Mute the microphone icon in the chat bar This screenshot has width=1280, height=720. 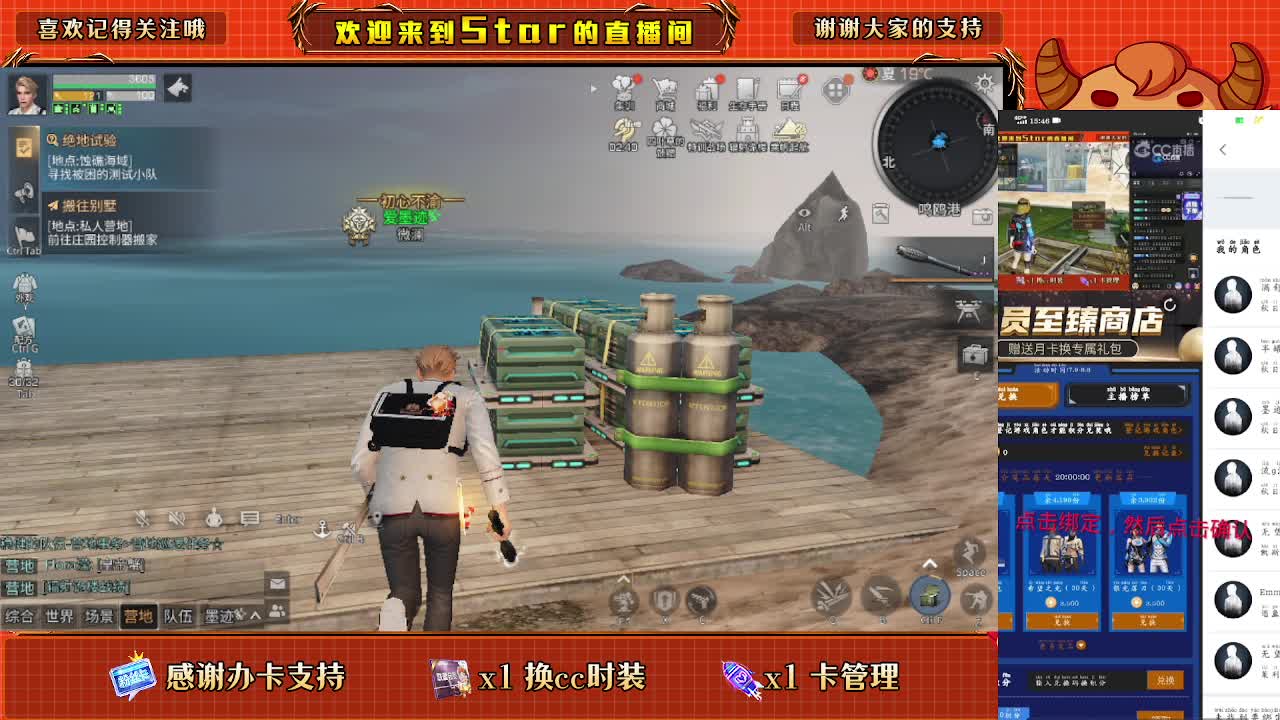tap(142, 518)
